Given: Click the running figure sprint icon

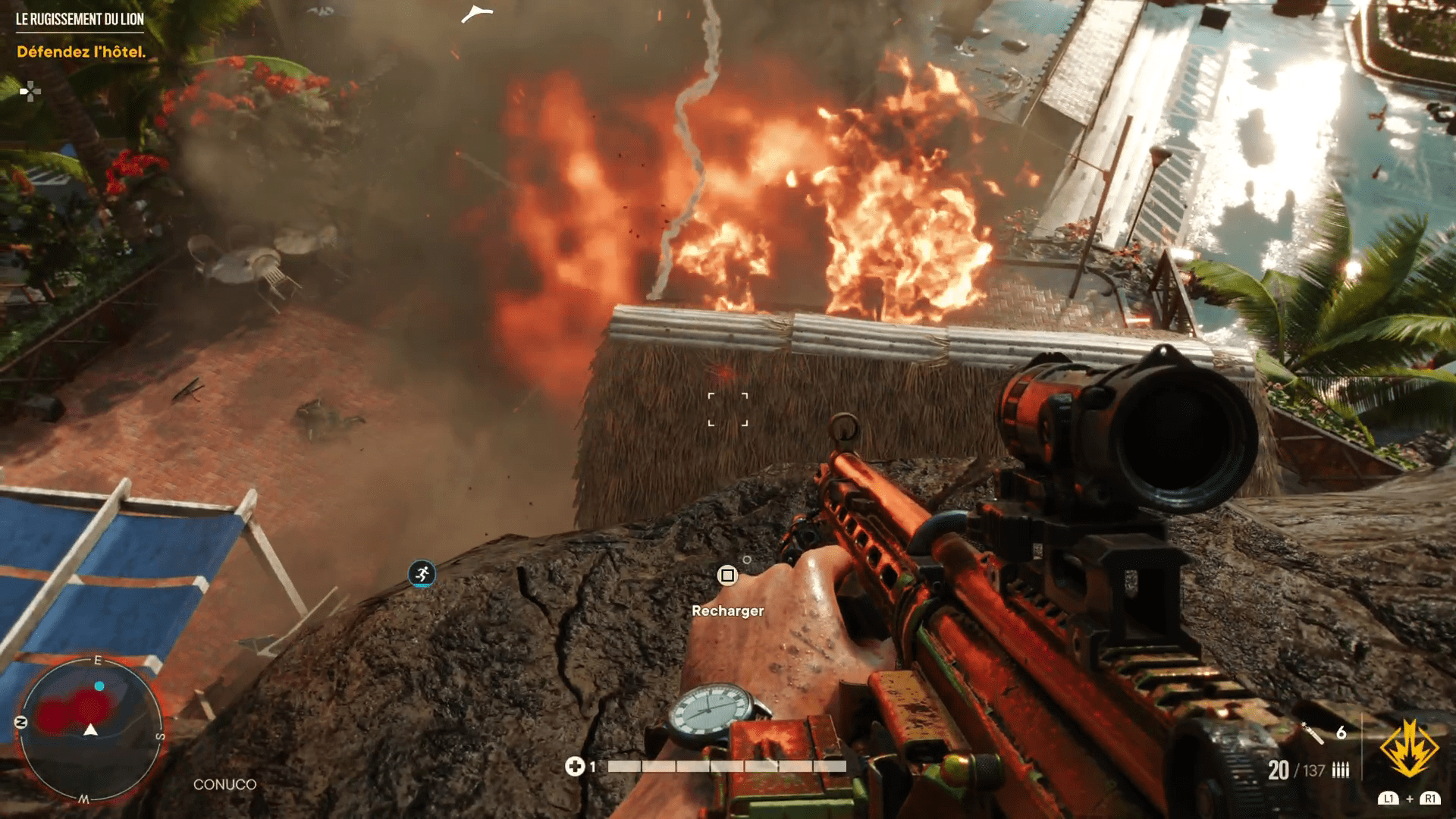Looking at the screenshot, I should (x=422, y=574).
